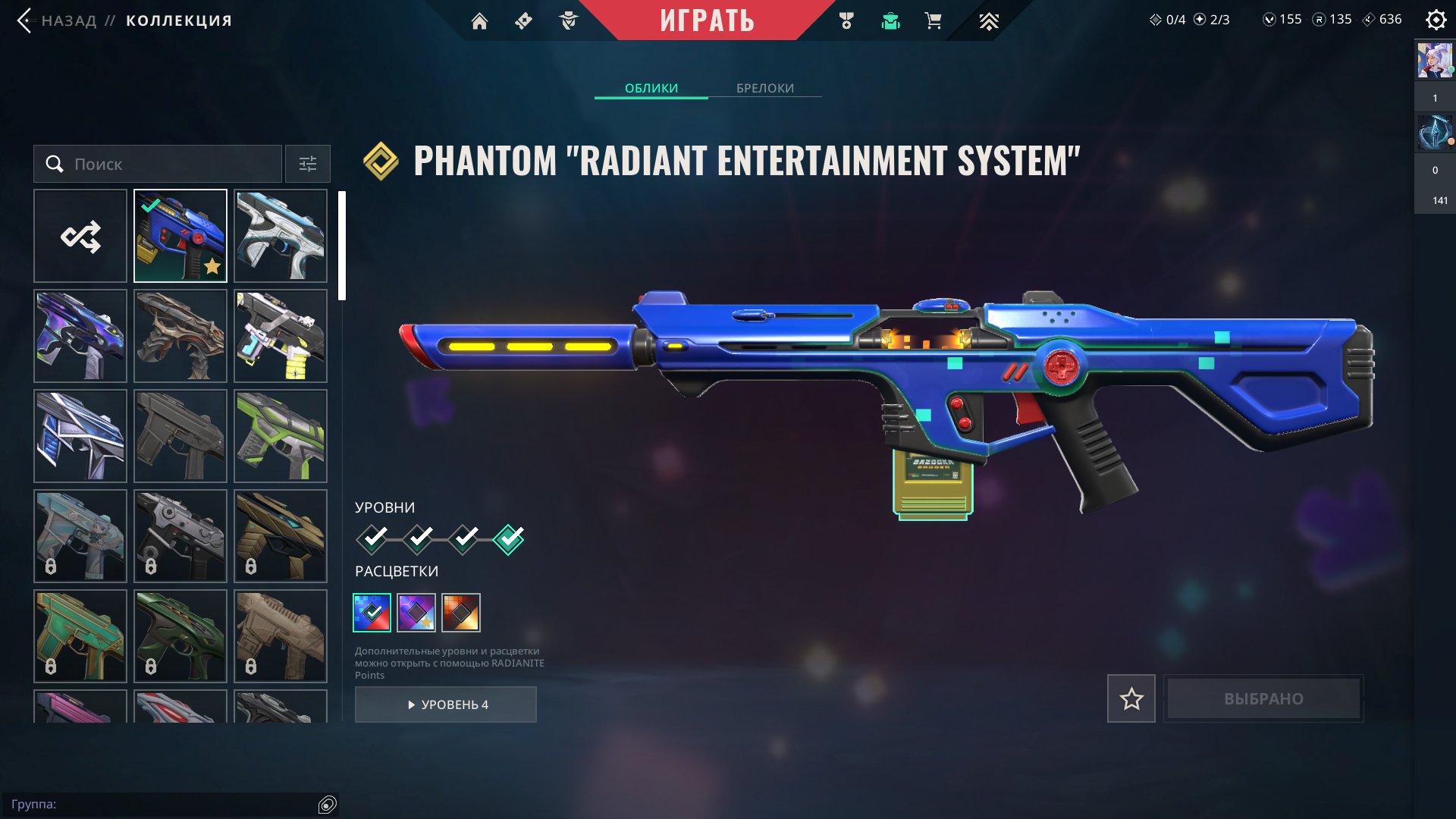Open the home screen icon

click(x=479, y=21)
